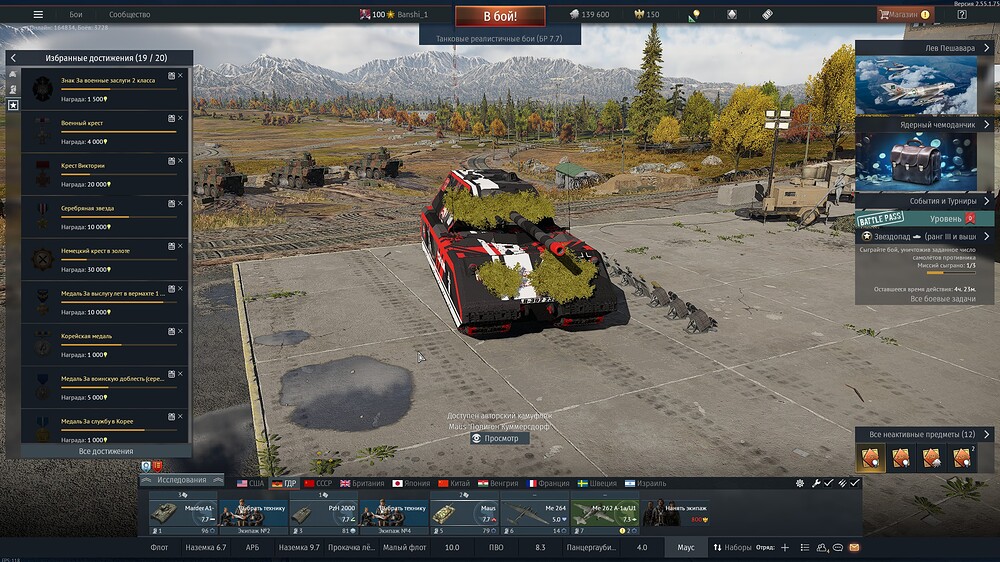
Task: Open the hamburger main menu
Action: tap(38, 15)
